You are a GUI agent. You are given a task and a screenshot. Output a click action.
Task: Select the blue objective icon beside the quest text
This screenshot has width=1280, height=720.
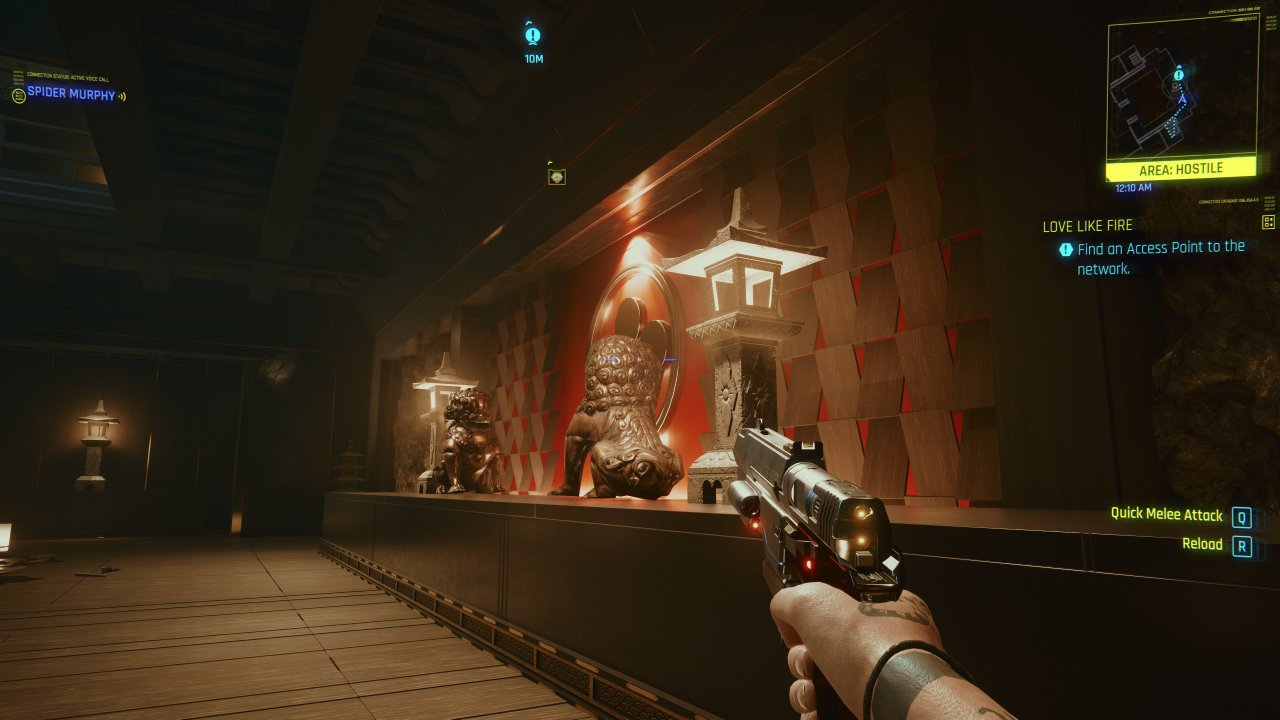(x=1065, y=248)
